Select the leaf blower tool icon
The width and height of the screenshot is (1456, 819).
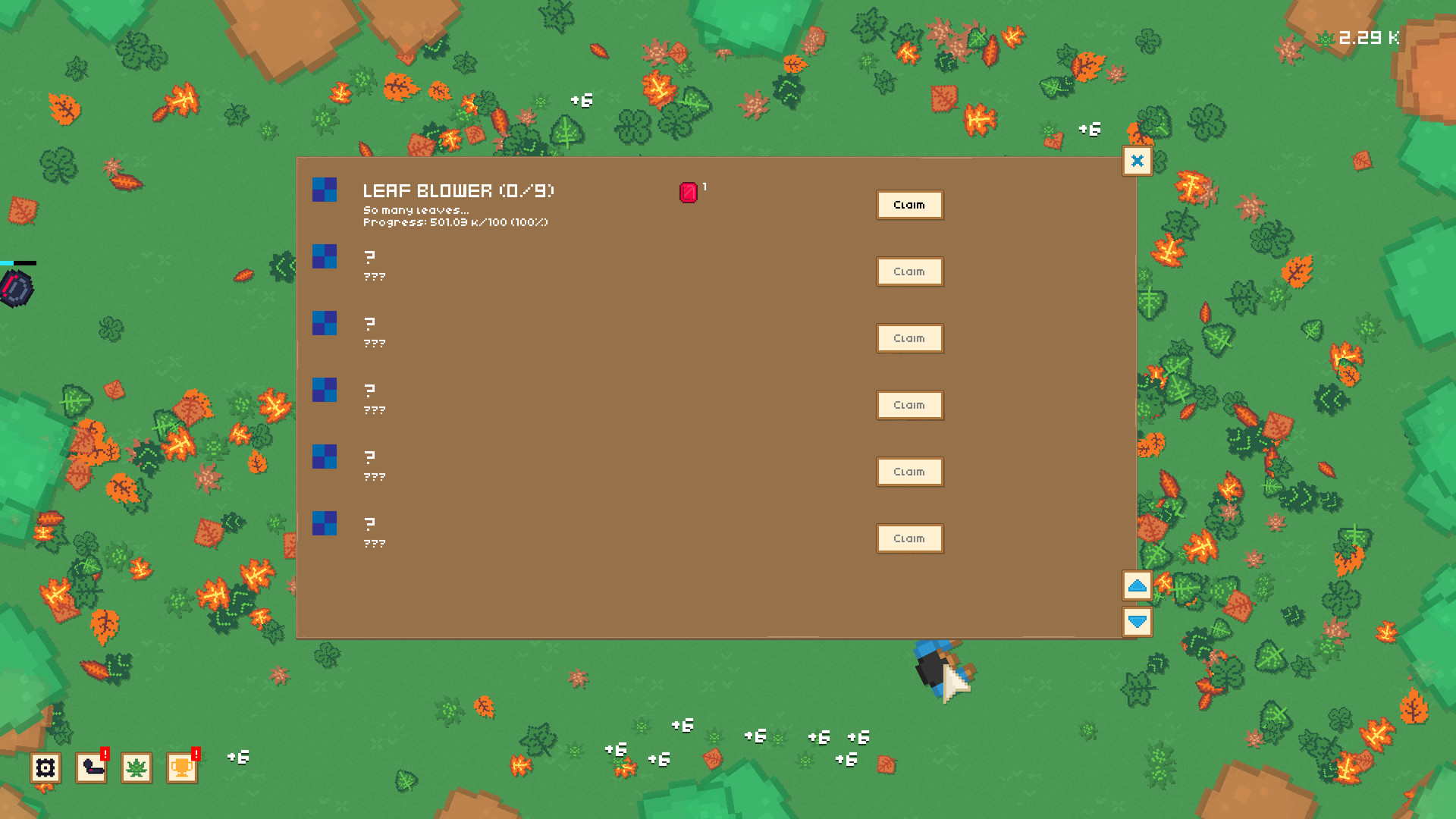(90, 768)
